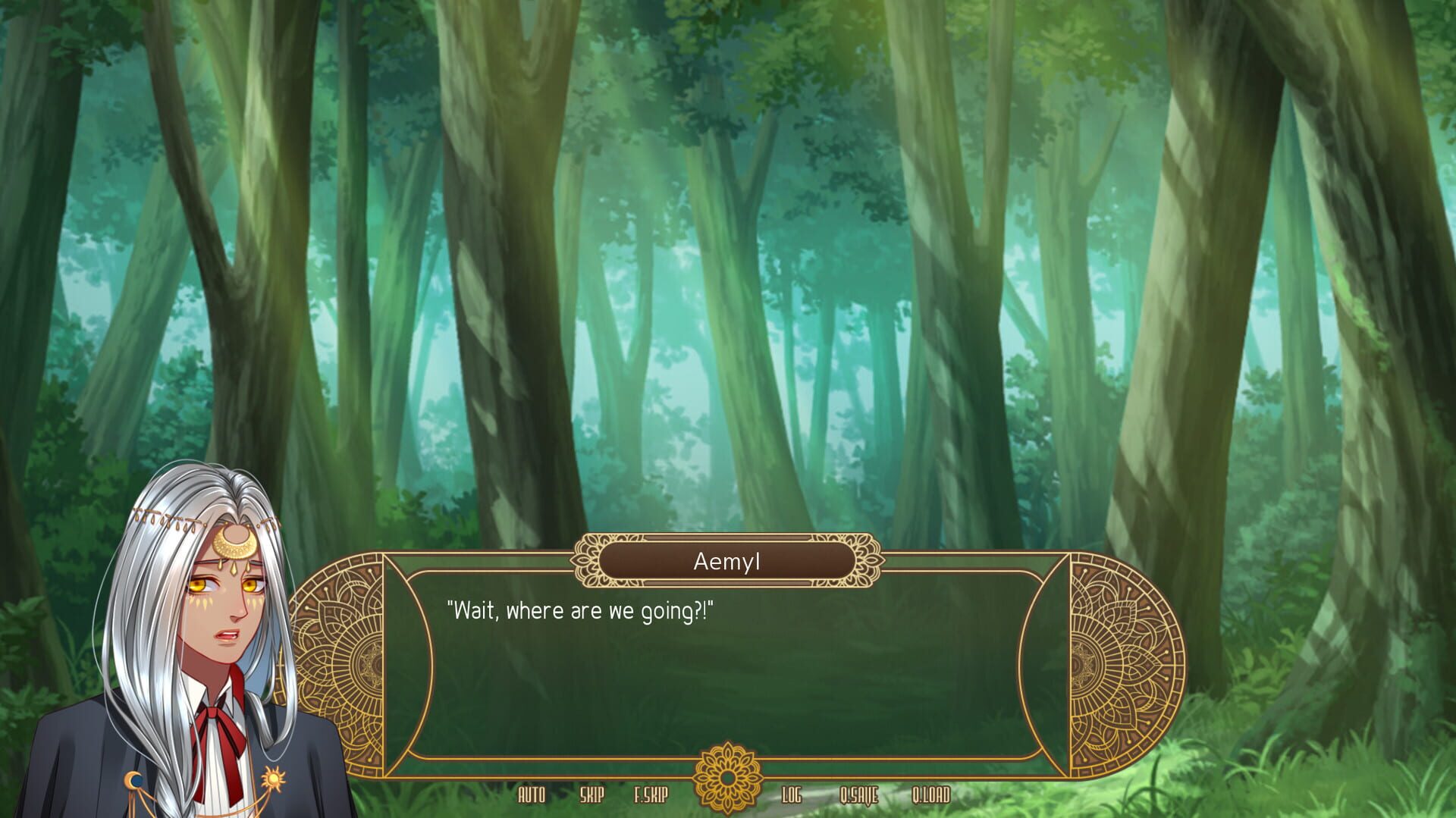Open the LOG to review dialogue history
Image resolution: width=1456 pixels, height=818 pixels.
(792, 796)
